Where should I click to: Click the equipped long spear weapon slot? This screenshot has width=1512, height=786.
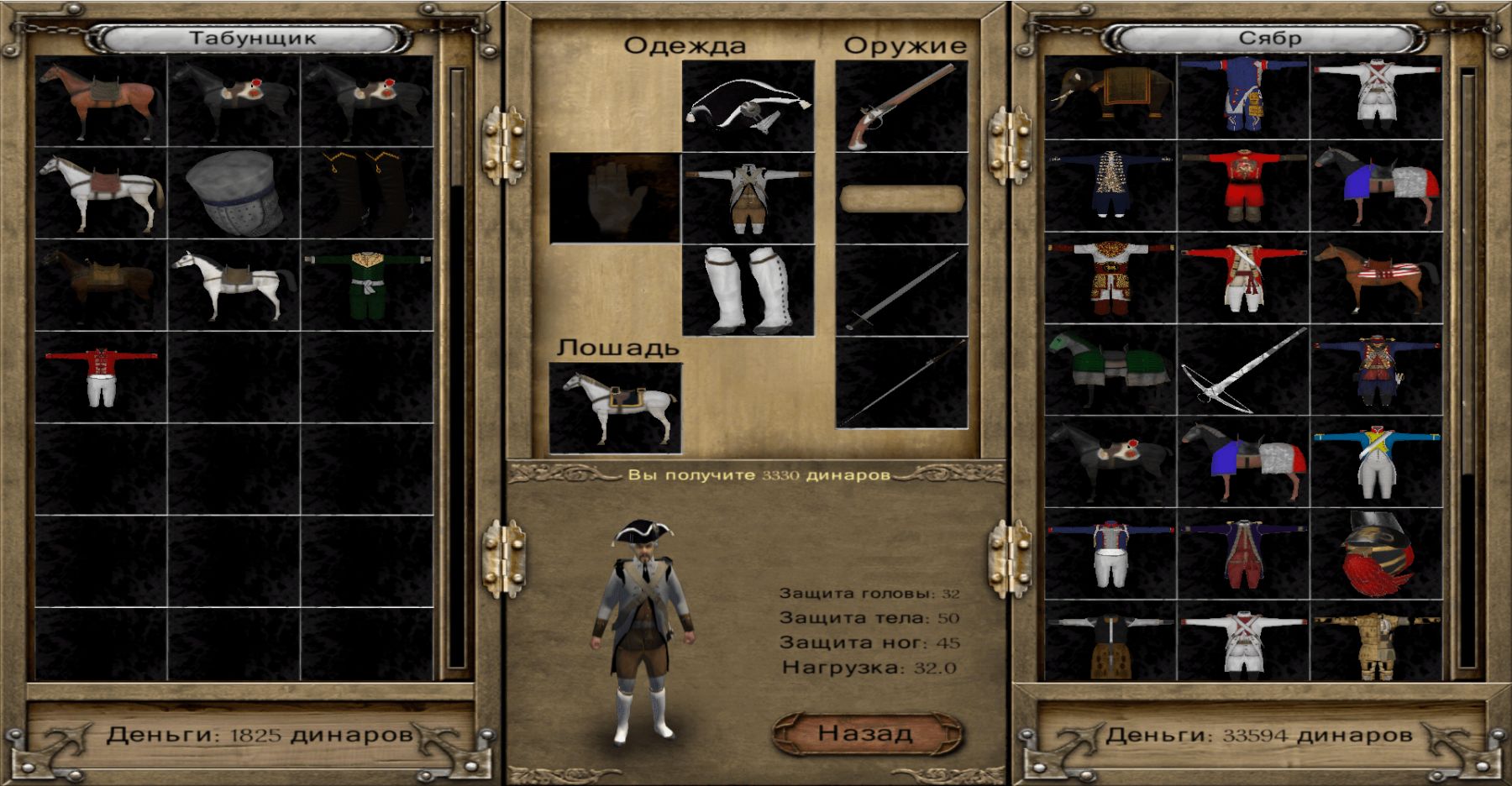(x=901, y=383)
